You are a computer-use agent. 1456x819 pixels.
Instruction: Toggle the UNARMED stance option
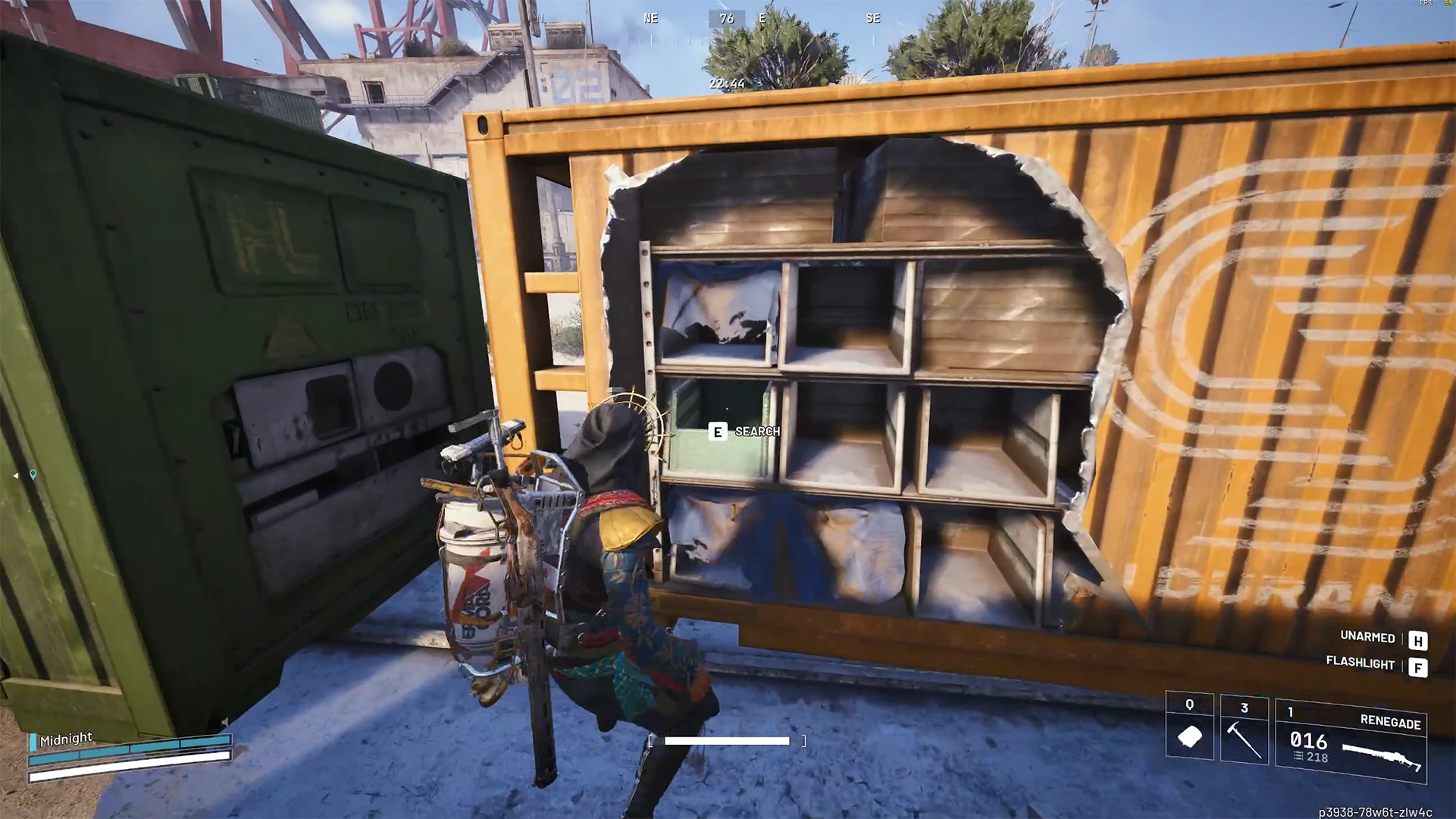click(x=1367, y=638)
